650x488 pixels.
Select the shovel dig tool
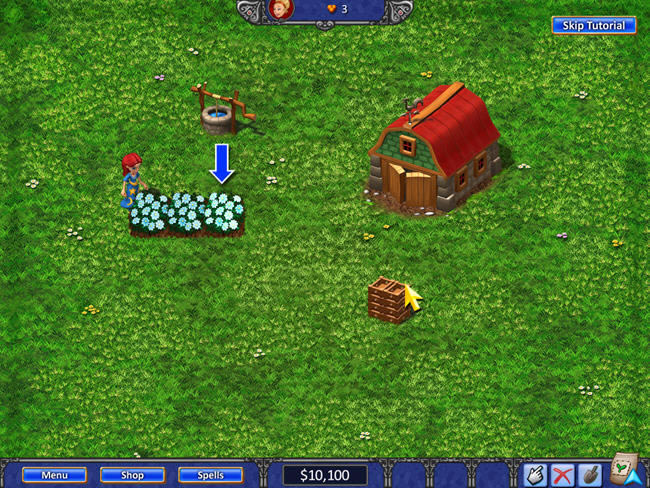[590, 474]
